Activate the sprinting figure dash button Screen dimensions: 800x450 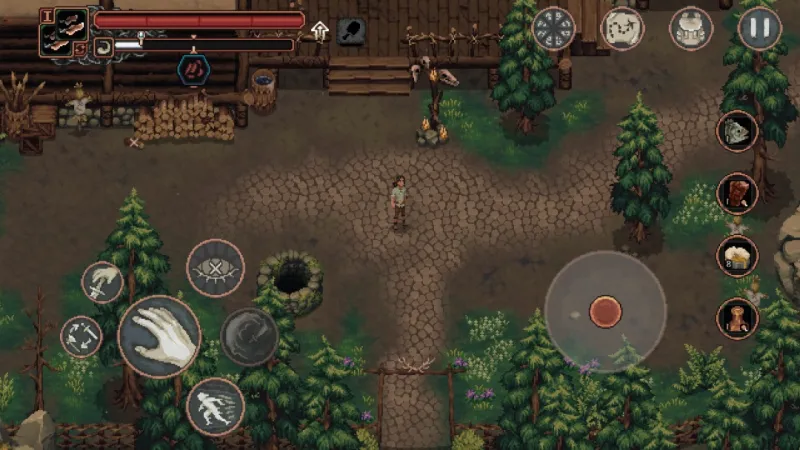(x=215, y=406)
